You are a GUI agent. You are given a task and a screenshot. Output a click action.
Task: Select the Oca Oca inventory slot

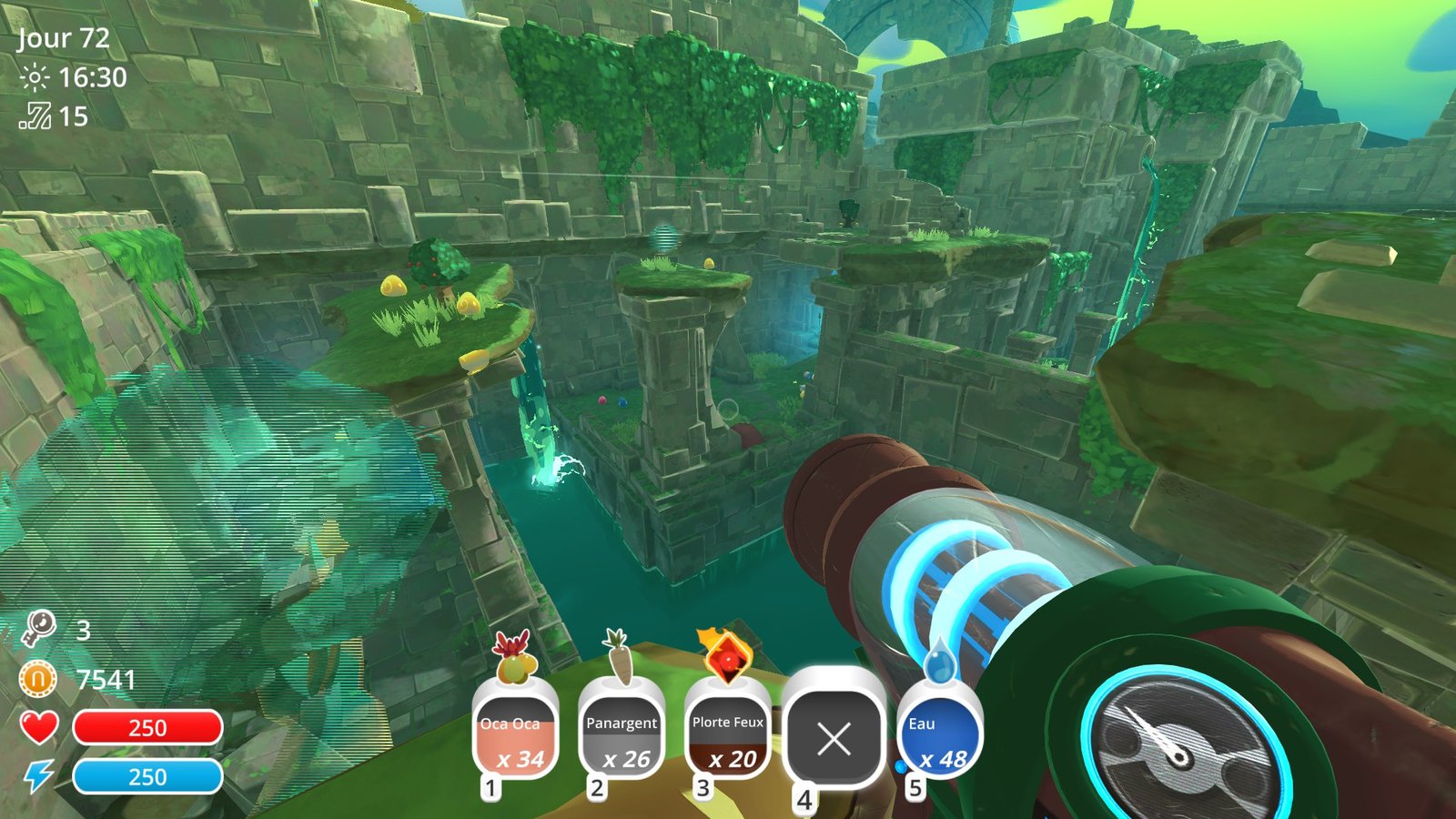(514, 735)
